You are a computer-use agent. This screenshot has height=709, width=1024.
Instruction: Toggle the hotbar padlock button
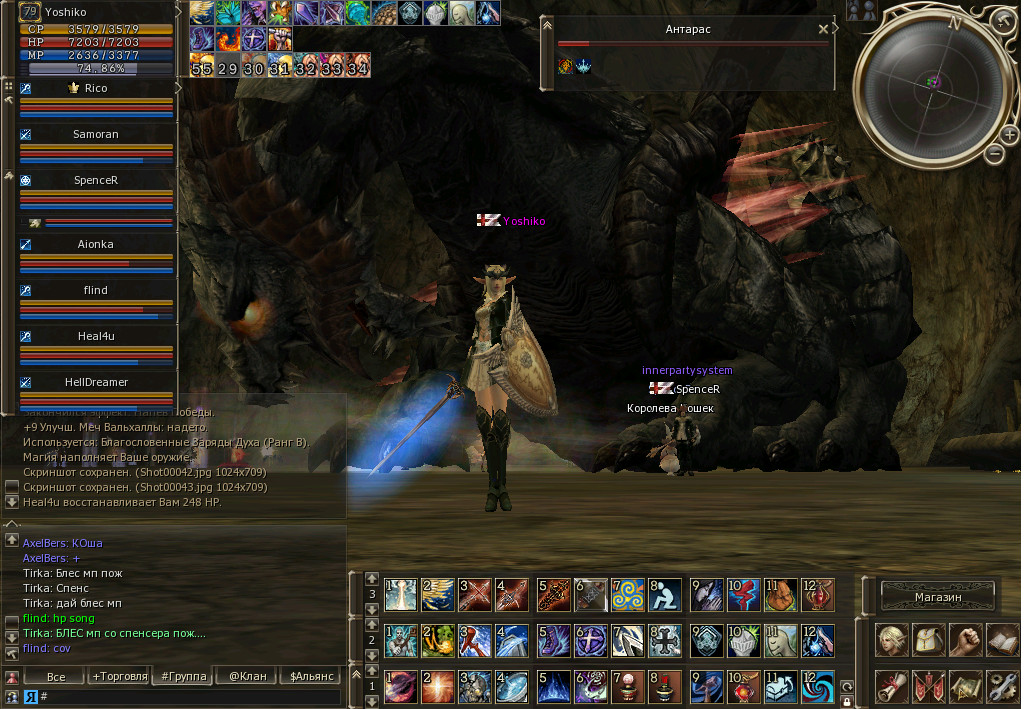click(847, 700)
